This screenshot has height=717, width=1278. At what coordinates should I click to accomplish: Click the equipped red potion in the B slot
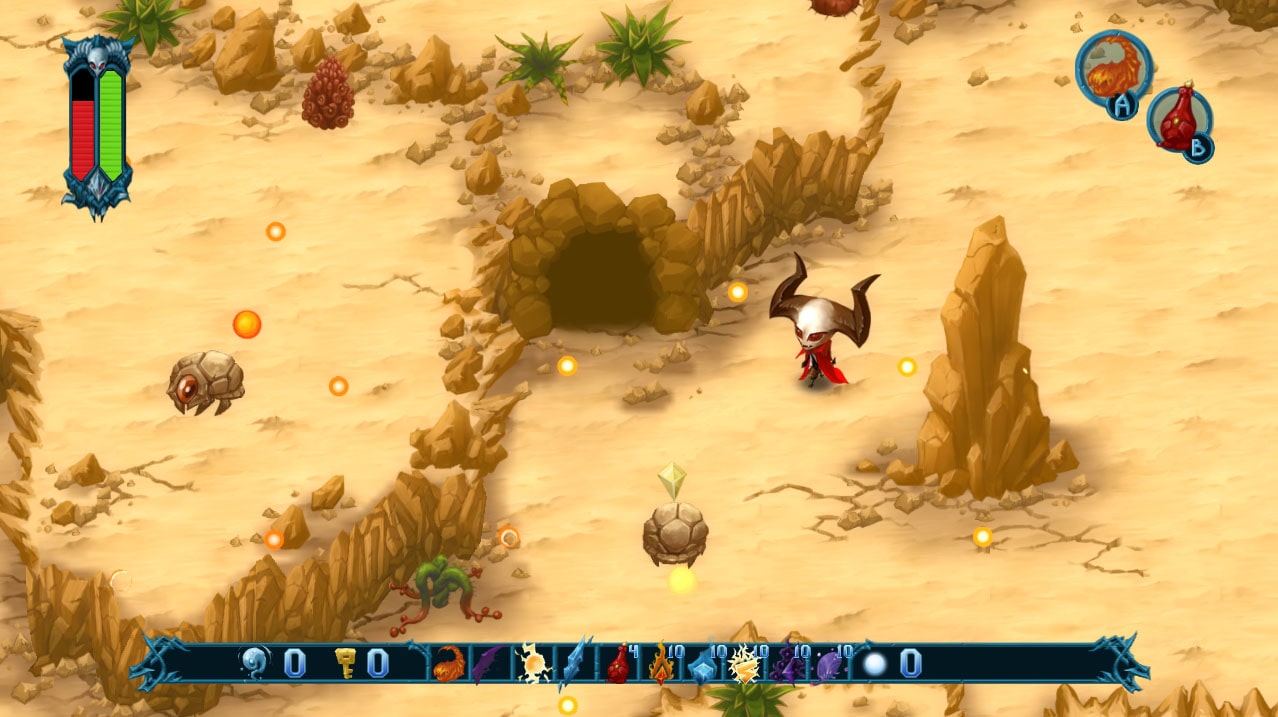tap(1178, 122)
